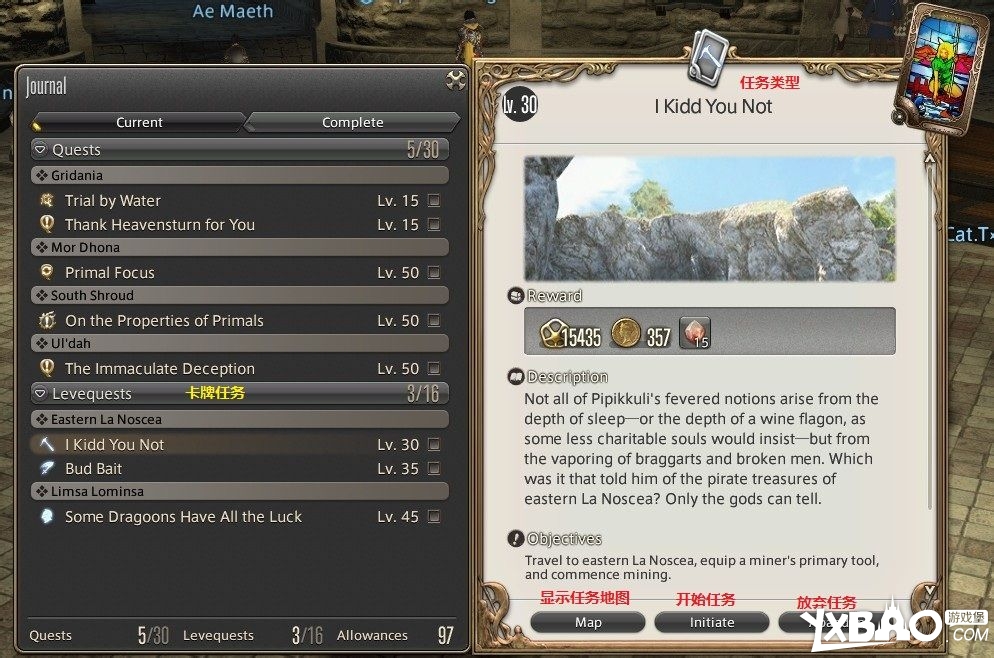Toggle the Primal Focus tracking checkbox
The height and width of the screenshot is (658, 994).
coord(434,273)
